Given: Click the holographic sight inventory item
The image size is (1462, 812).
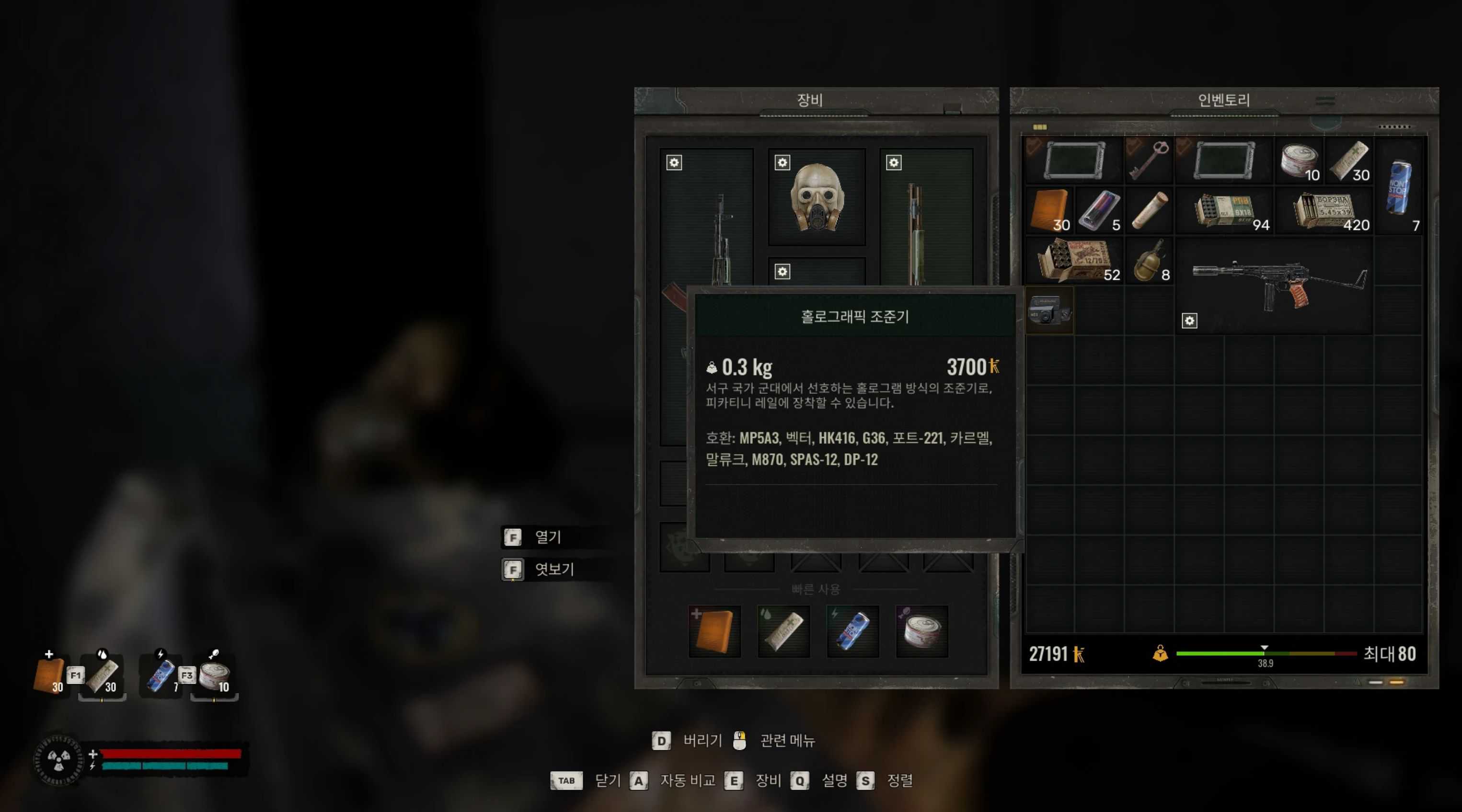Looking at the screenshot, I should tap(1049, 310).
